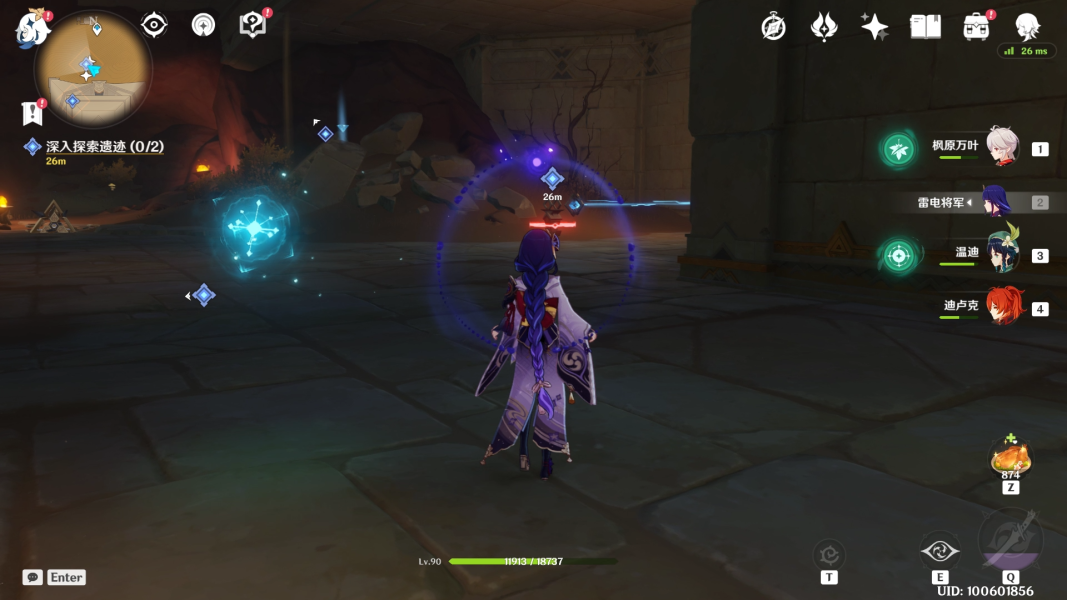Open the four-point star wish icon
Screen dimensions: 1067x600
click(874, 27)
